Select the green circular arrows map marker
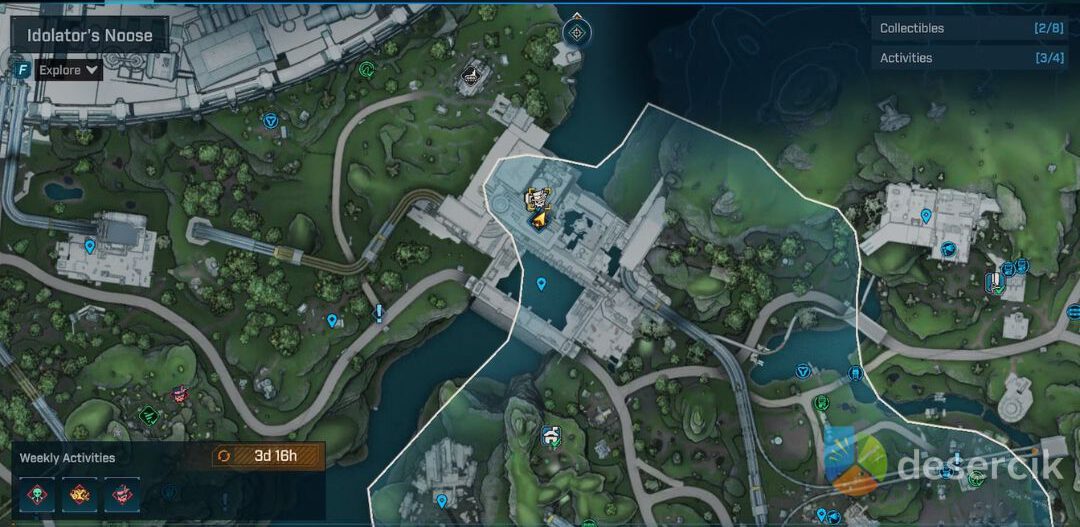Image resolution: width=1080 pixels, height=527 pixels. click(x=367, y=70)
